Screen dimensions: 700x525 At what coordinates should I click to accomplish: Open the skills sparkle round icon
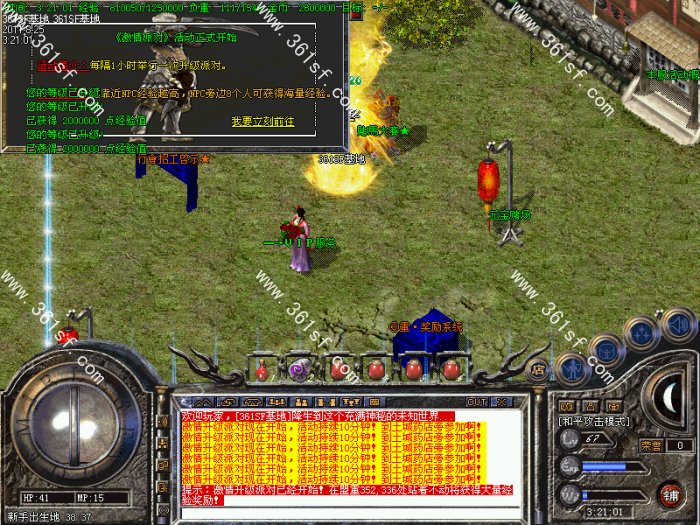click(x=641, y=332)
